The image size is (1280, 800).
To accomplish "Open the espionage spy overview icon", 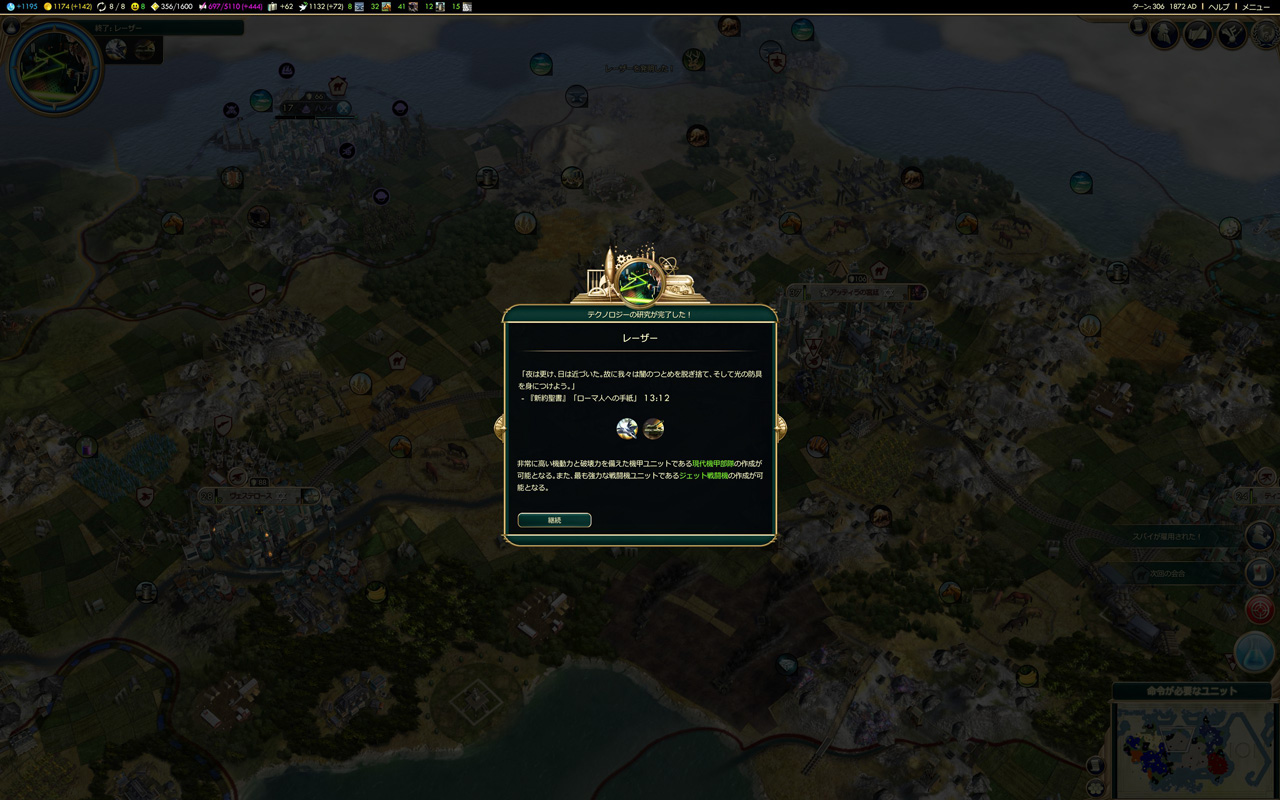I will (1164, 35).
